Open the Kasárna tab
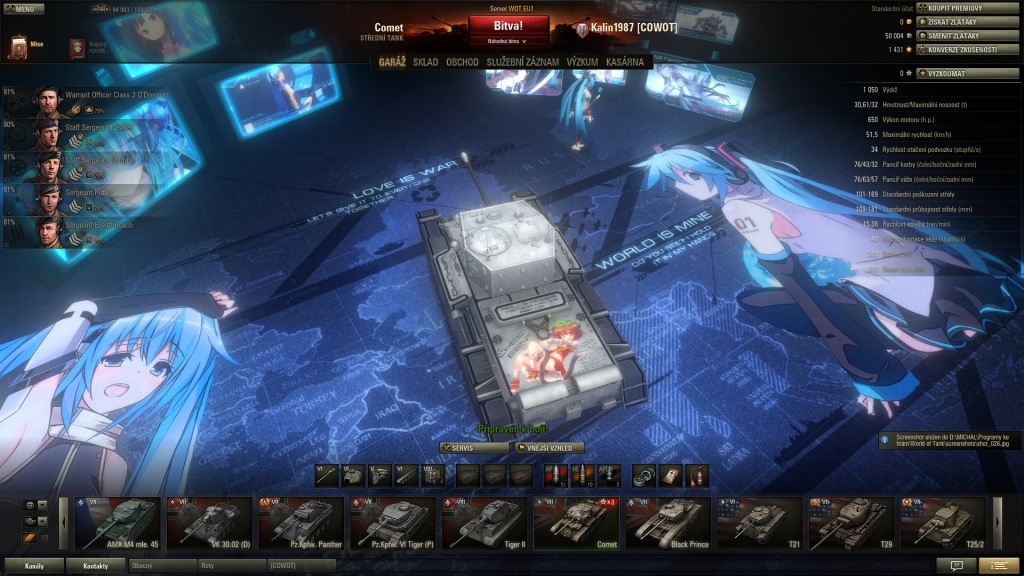Image resolution: width=1024 pixels, height=576 pixels. point(627,62)
